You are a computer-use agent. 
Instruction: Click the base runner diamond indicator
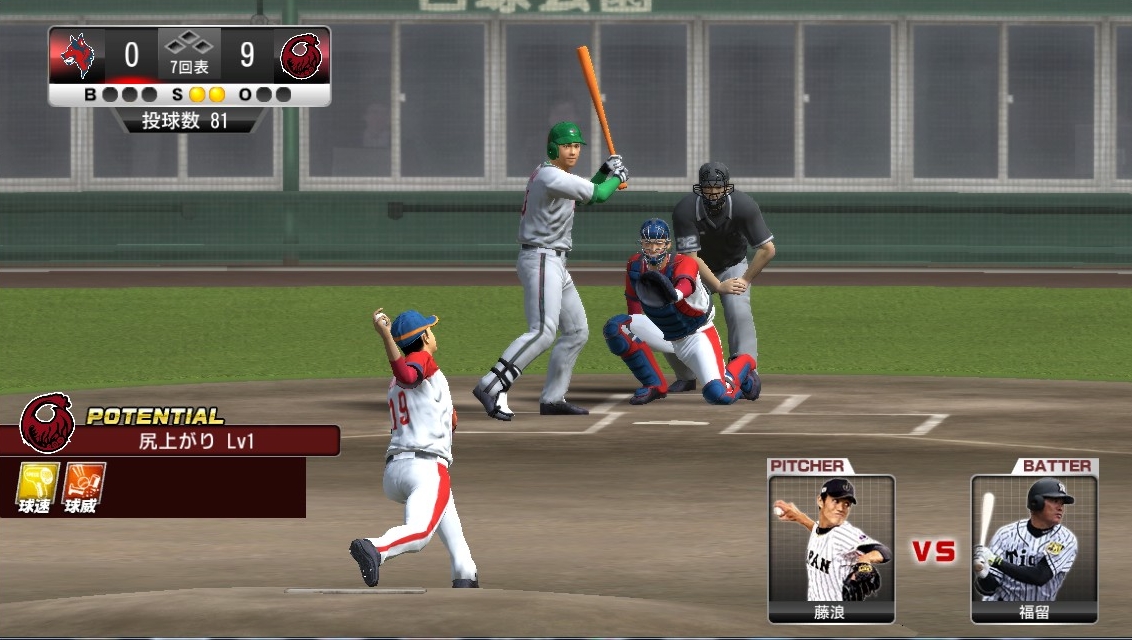(189, 44)
